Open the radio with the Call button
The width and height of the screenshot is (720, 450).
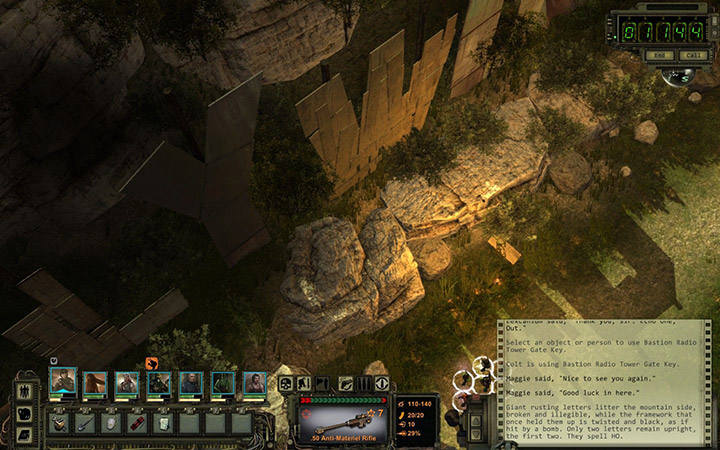691,54
